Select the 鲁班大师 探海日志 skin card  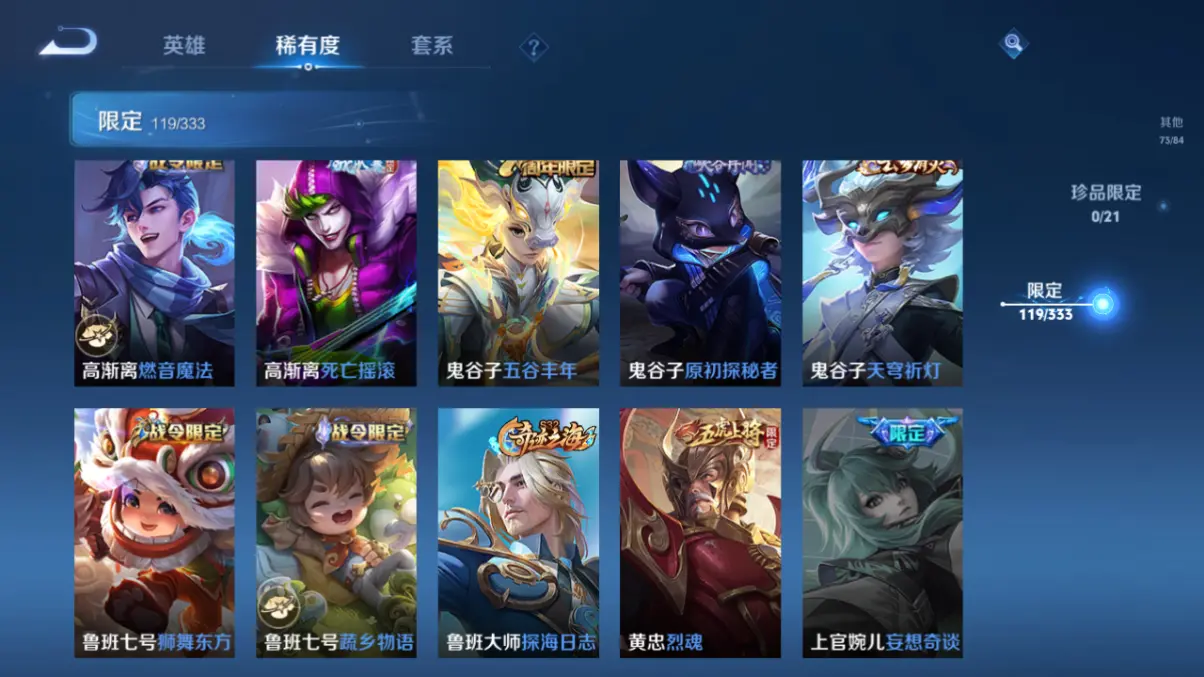[x=518, y=532]
